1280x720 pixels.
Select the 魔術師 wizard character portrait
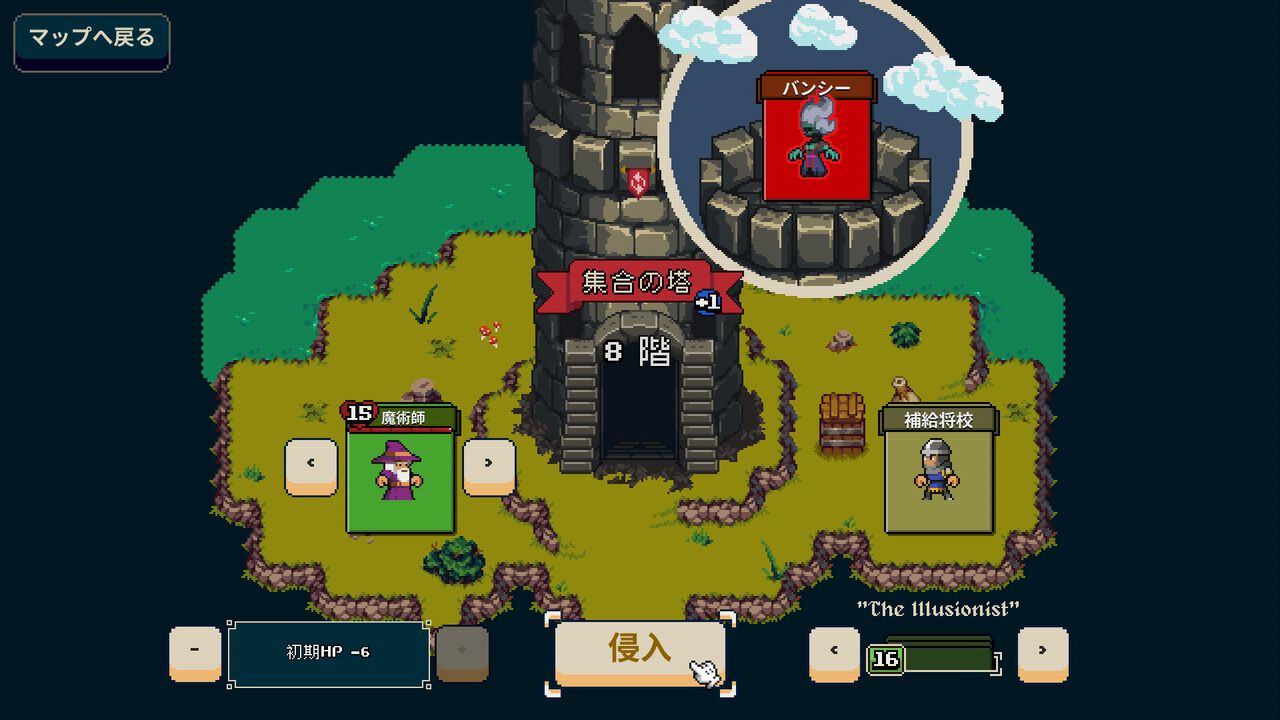401,482
